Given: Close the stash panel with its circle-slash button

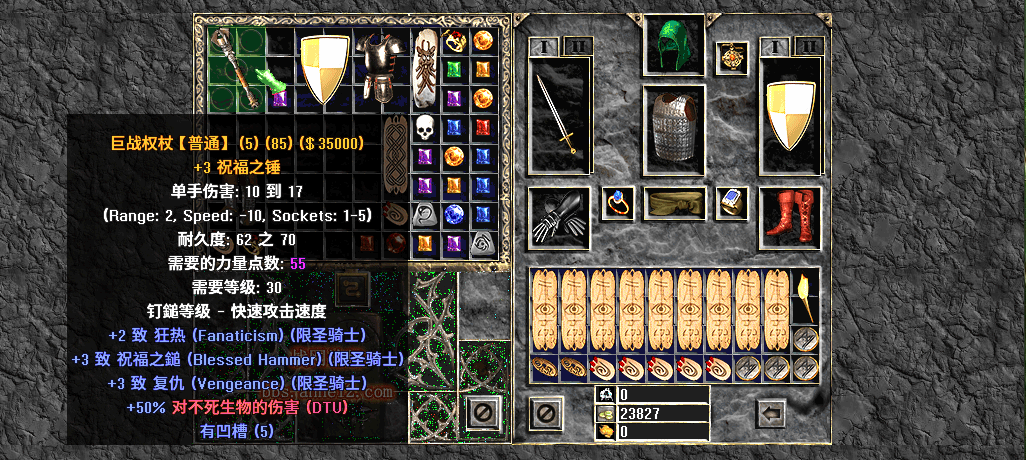Looking at the screenshot, I should coord(483,411).
